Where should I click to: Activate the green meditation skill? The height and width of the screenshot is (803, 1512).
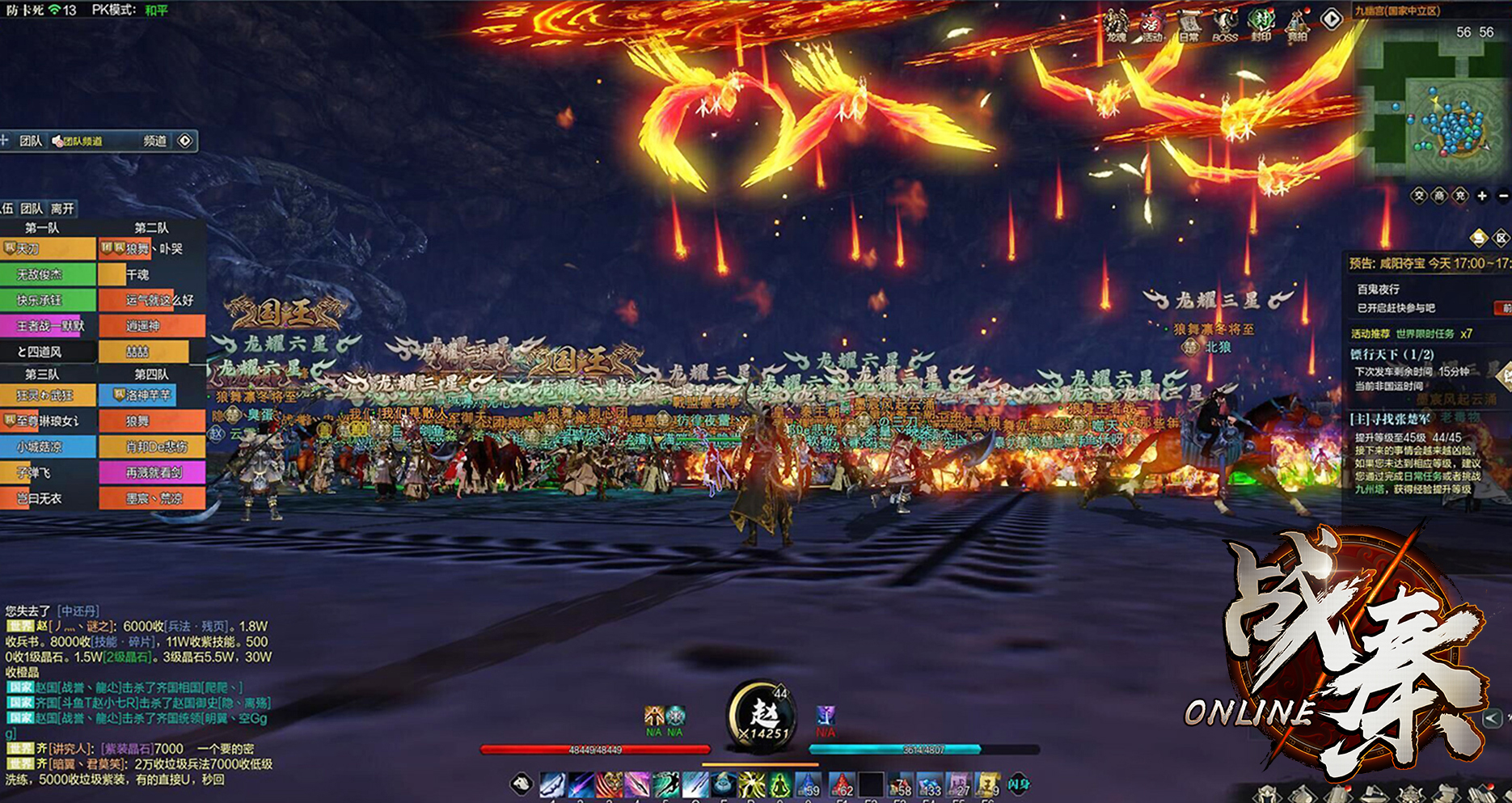tap(779, 784)
